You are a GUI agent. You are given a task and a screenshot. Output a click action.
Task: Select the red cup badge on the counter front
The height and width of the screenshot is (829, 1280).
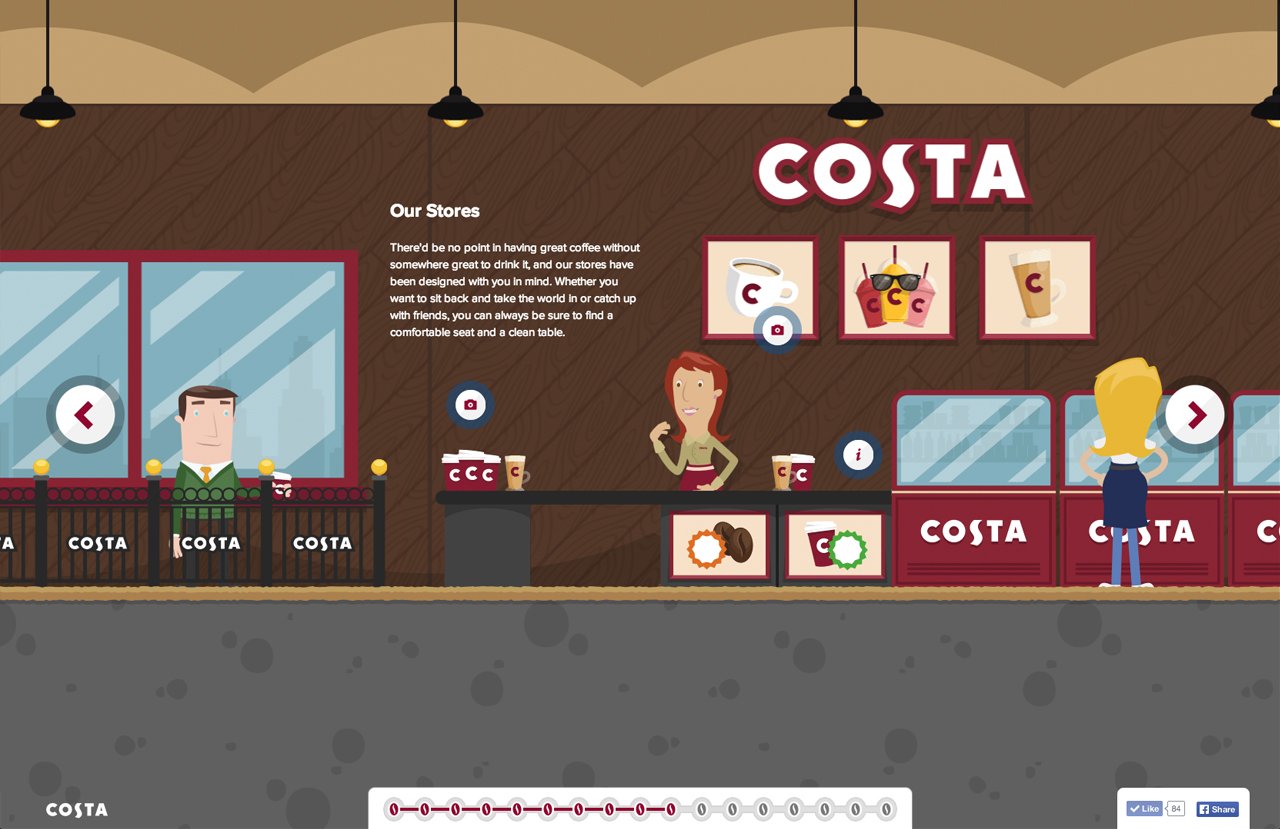pyautogui.click(x=835, y=544)
